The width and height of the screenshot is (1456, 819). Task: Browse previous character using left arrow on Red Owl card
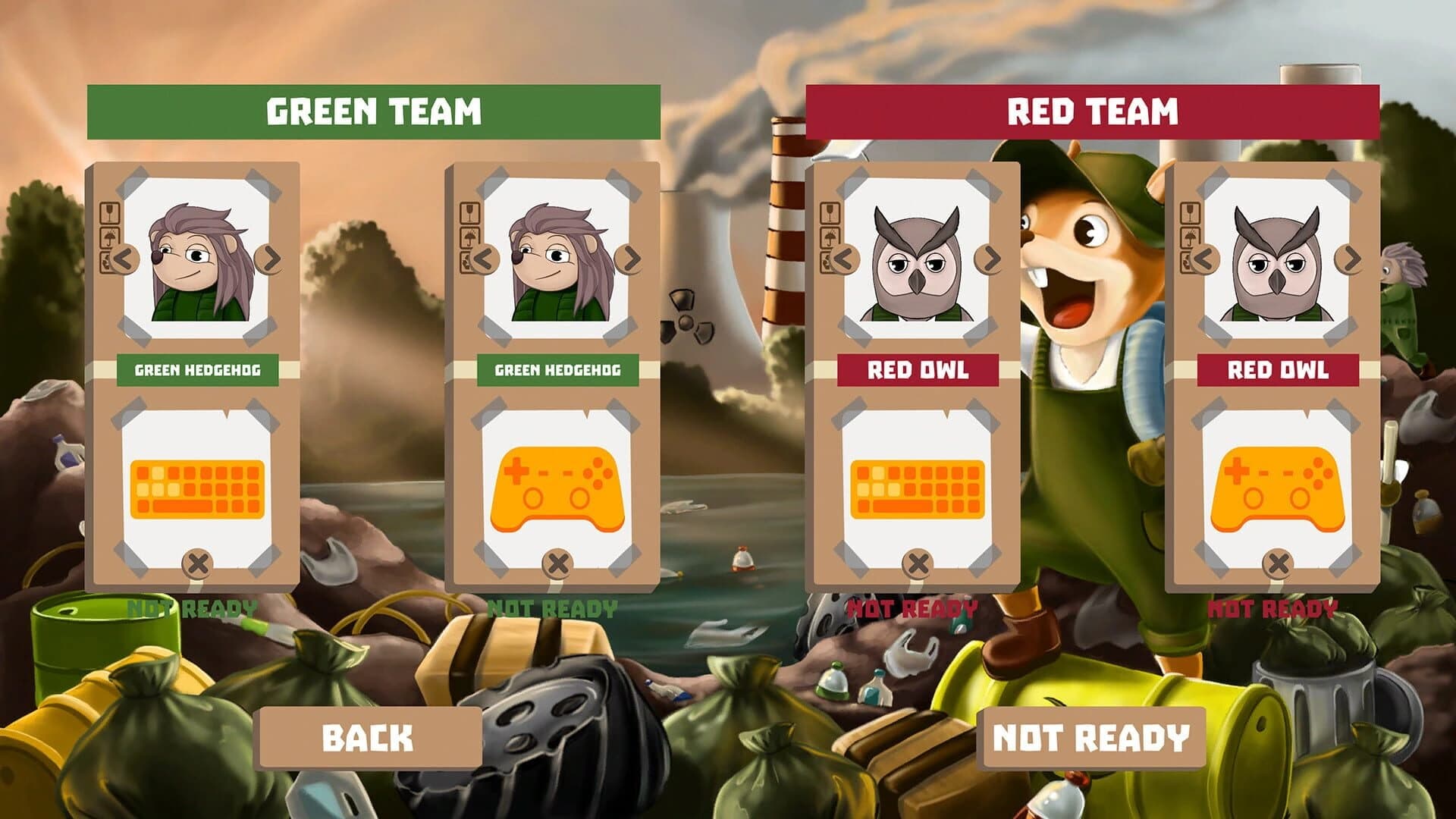click(x=844, y=260)
